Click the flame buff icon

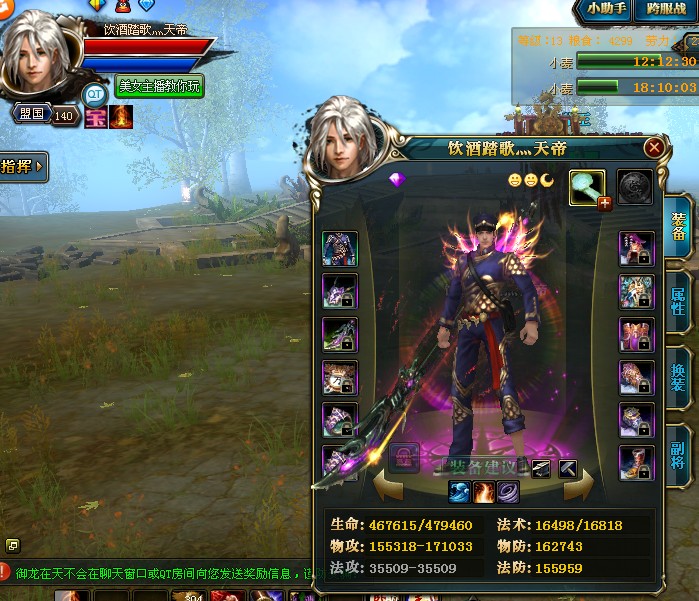pos(121,117)
